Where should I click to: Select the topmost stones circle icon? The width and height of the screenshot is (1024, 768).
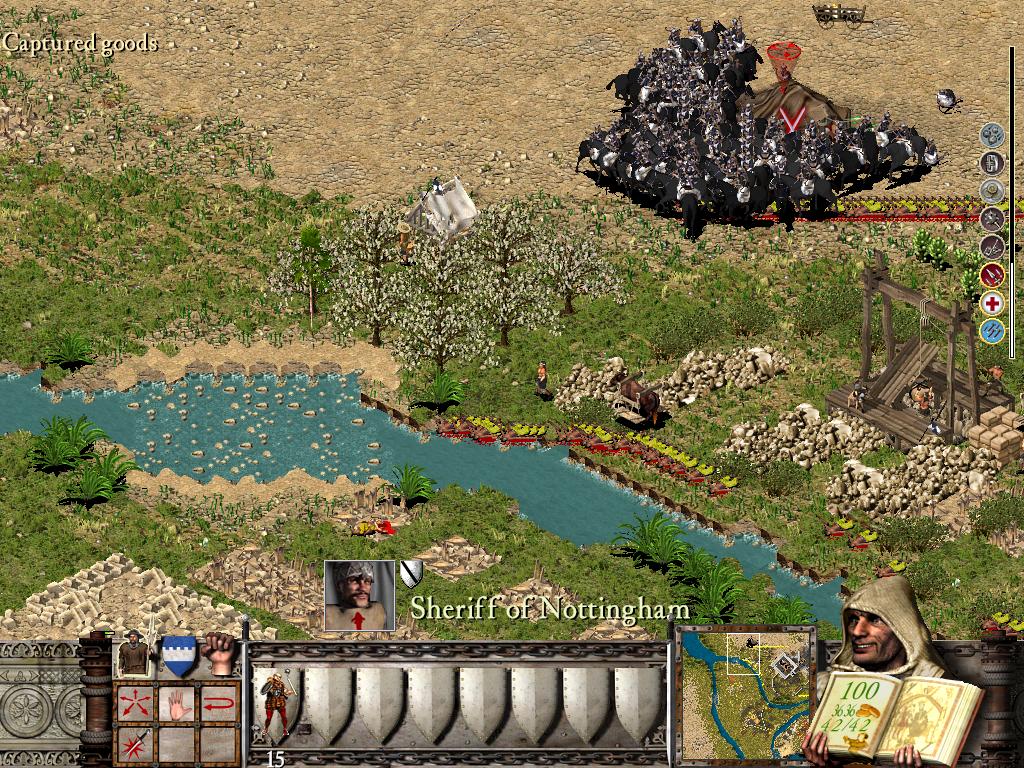(992, 134)
